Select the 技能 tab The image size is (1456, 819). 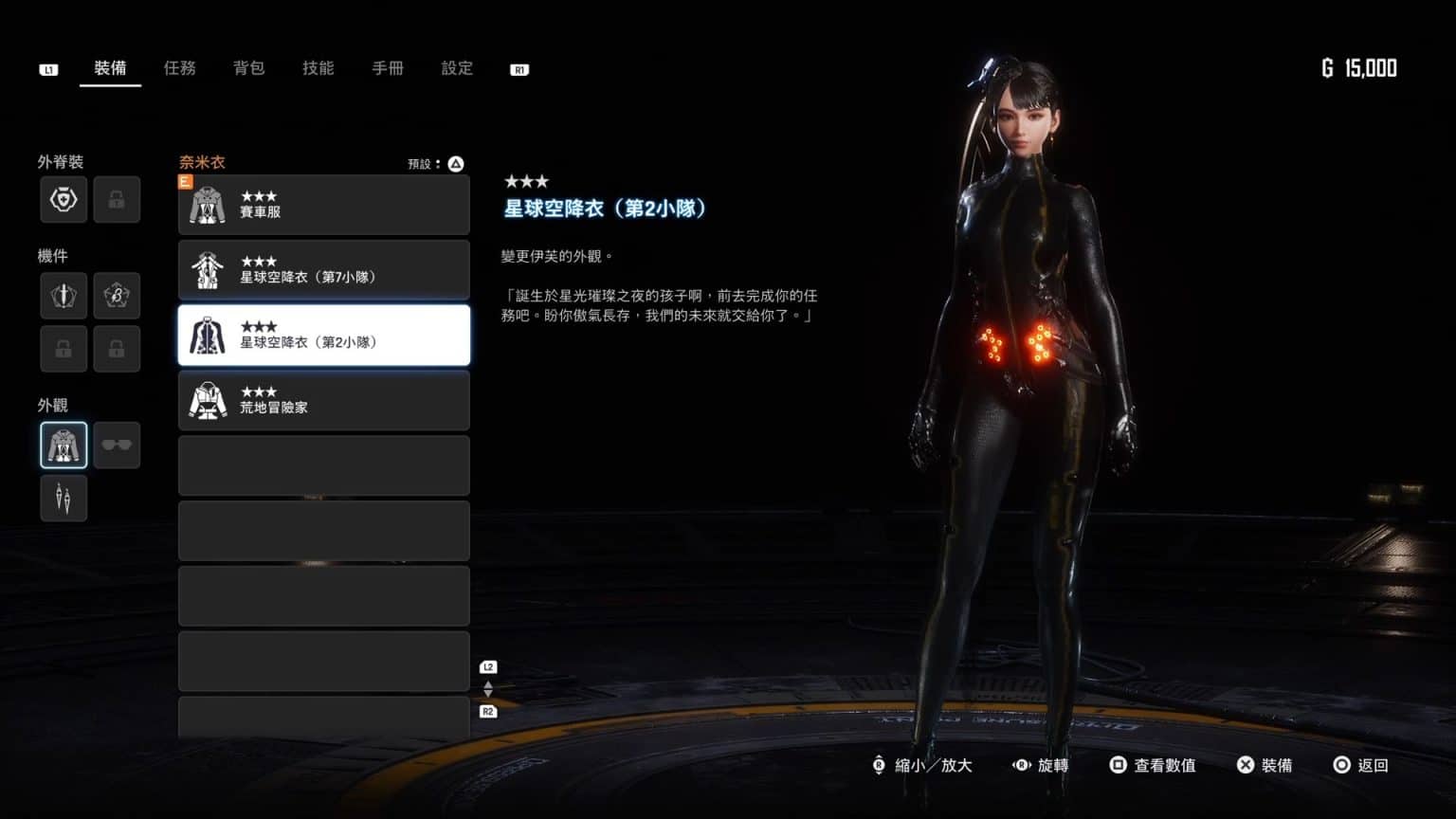point(318,68)
